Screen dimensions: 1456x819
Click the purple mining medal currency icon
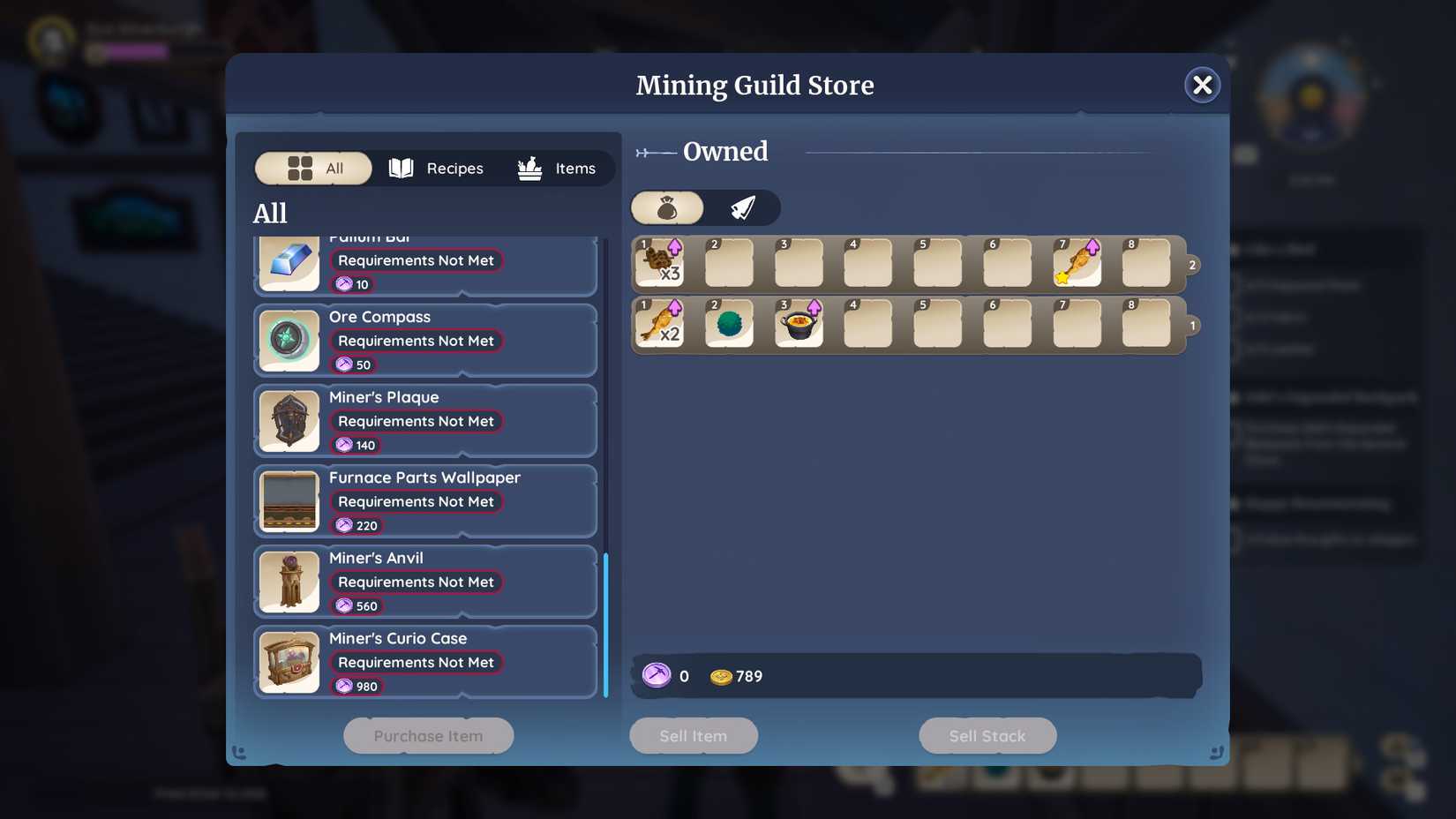pyautogui.click(x=657, y=676)
